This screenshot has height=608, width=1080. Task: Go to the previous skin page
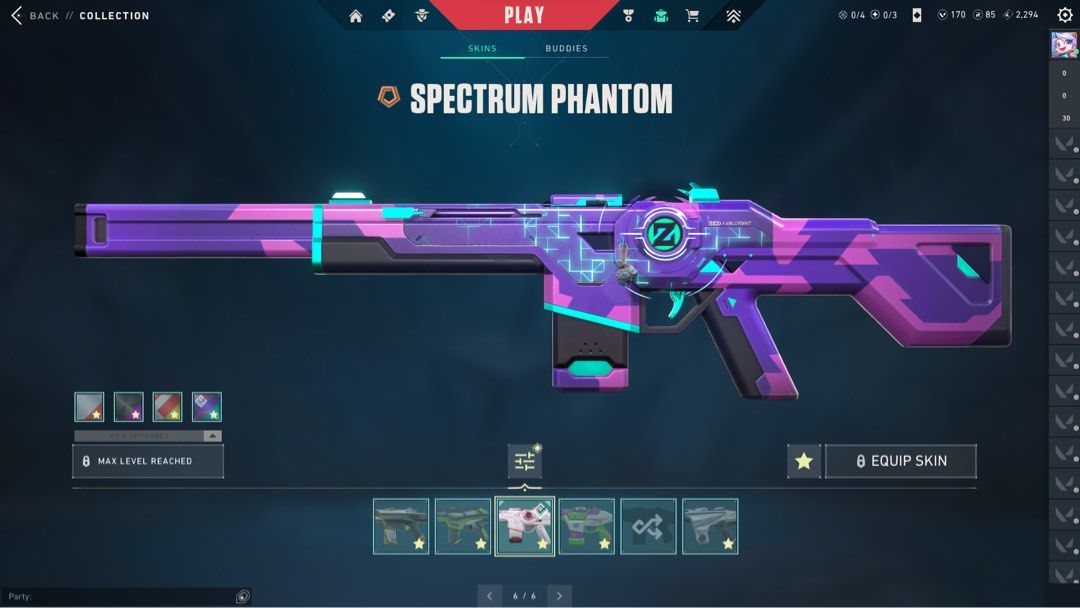[x=489, y=596]
